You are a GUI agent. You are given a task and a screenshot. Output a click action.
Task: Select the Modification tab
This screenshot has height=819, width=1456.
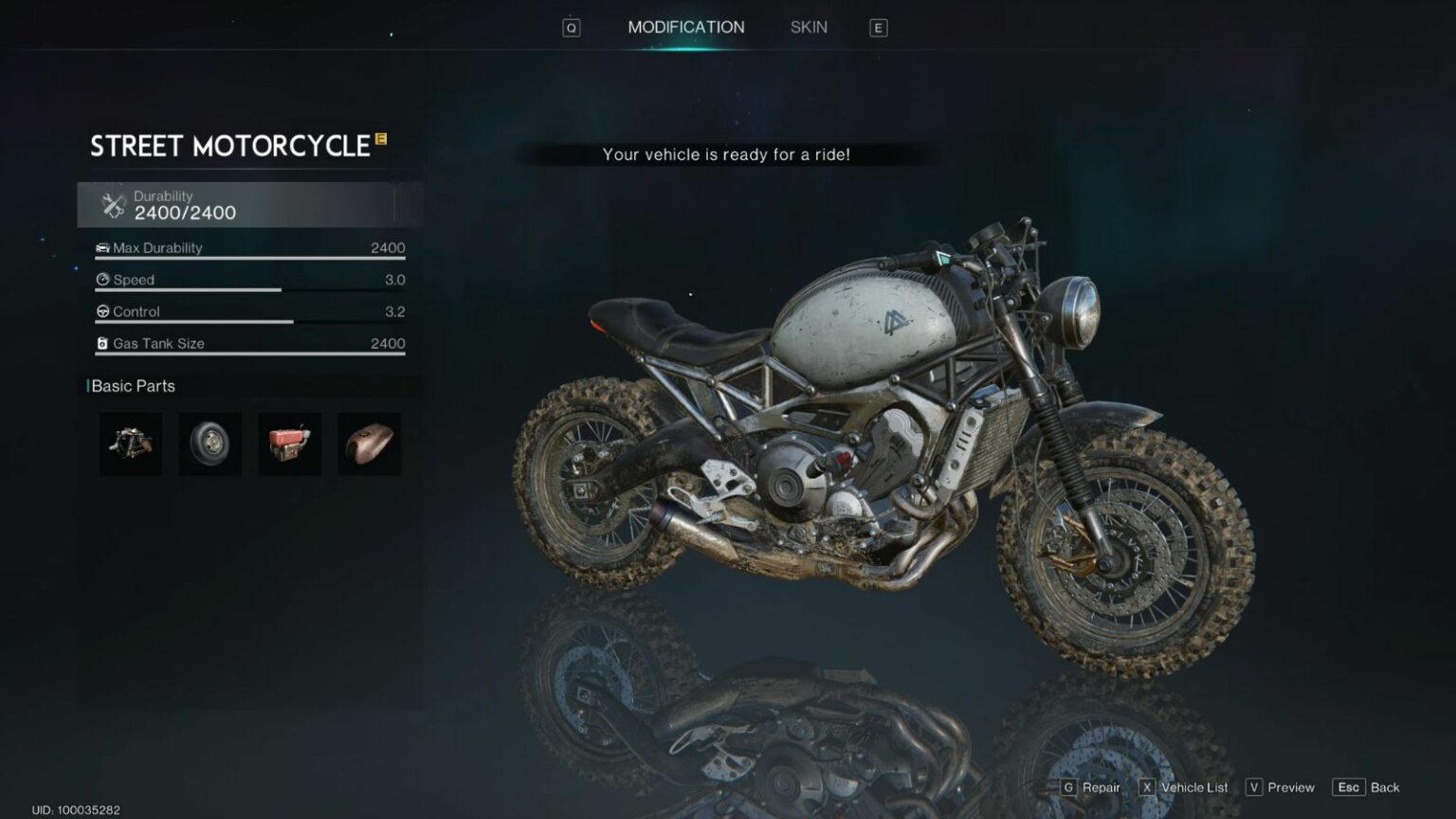click(x=685, y=27)
